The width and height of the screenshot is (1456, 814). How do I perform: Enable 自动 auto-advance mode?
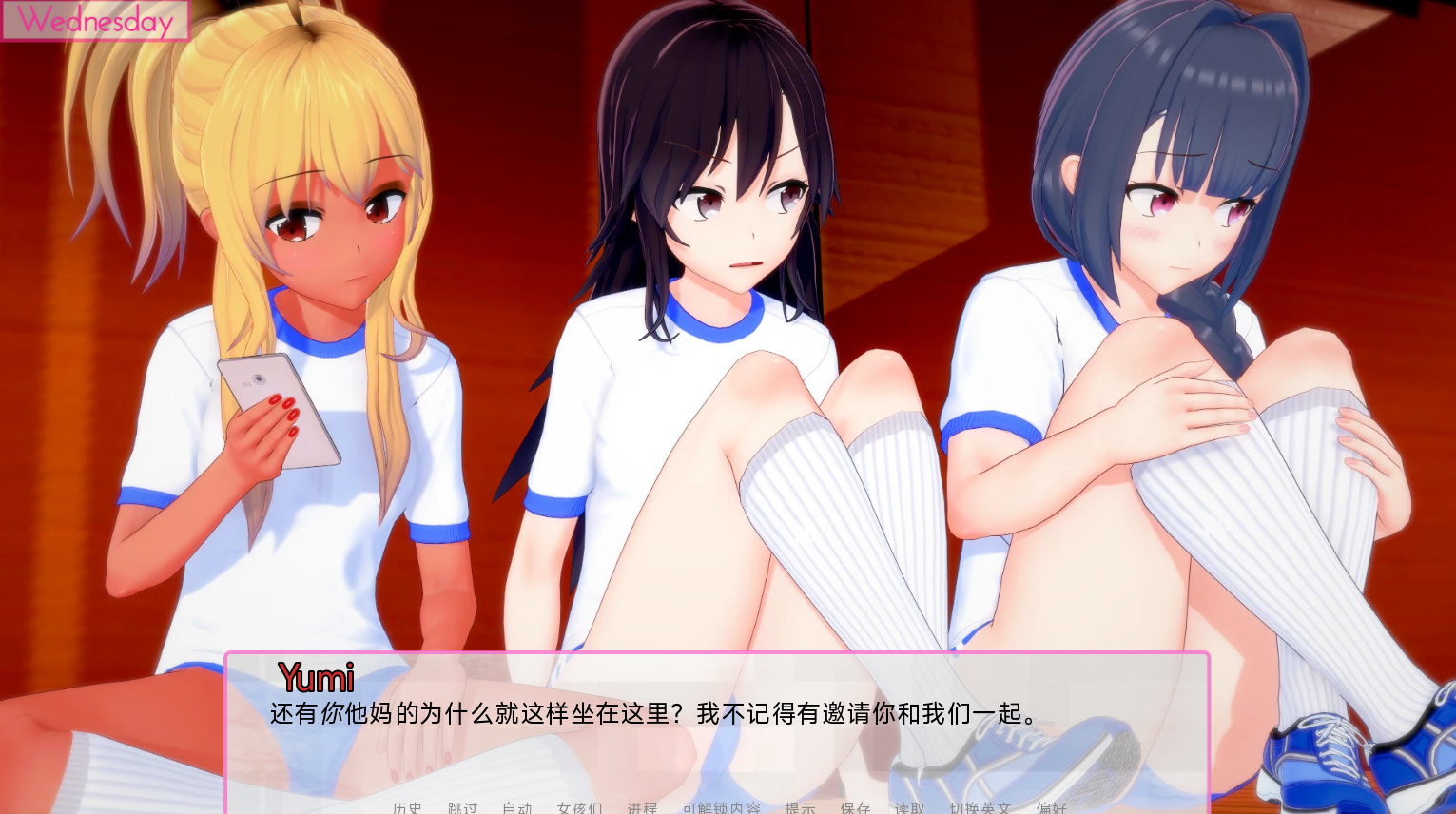516,808
